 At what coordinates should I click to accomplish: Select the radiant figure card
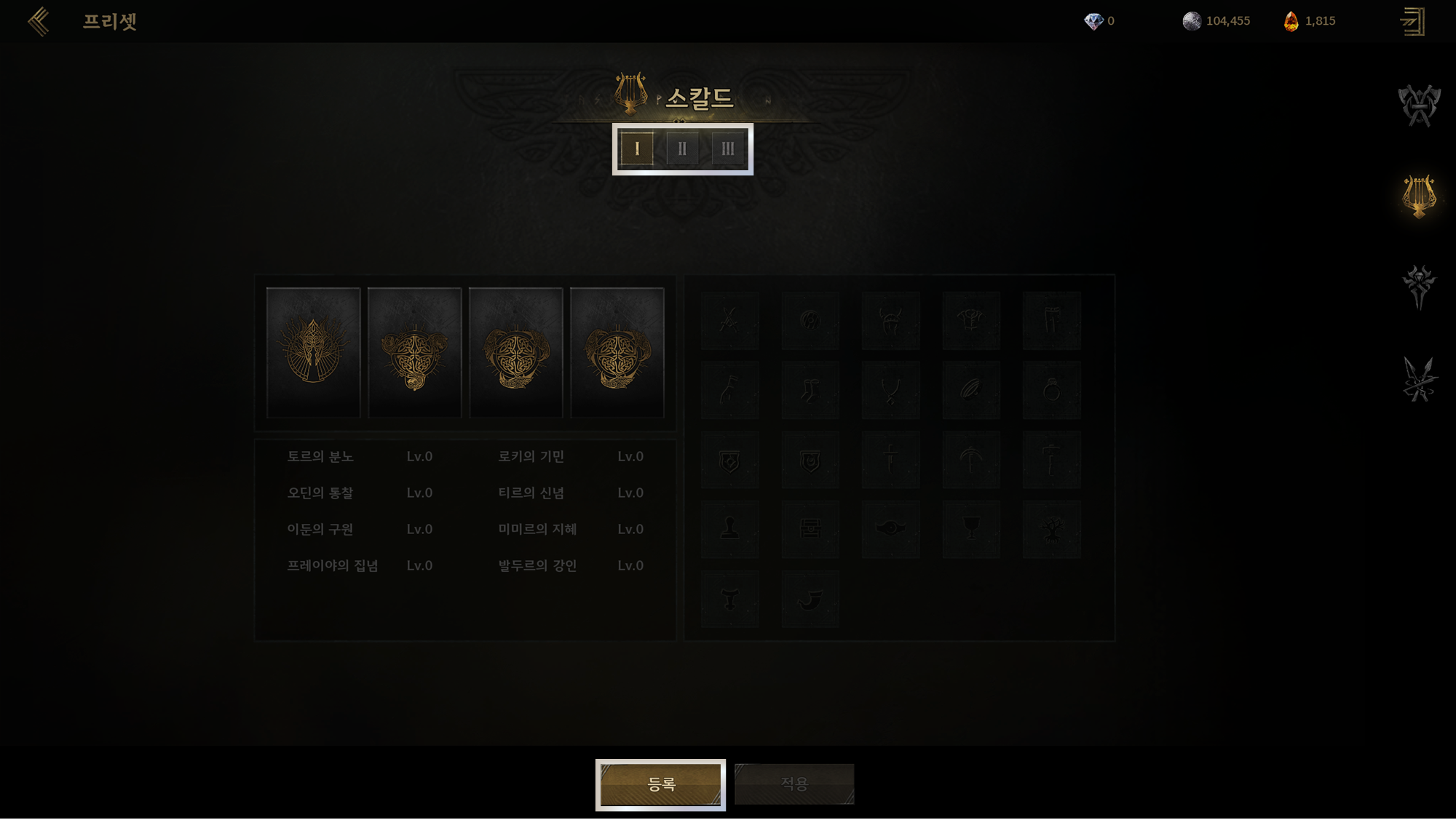click(313, 352)
